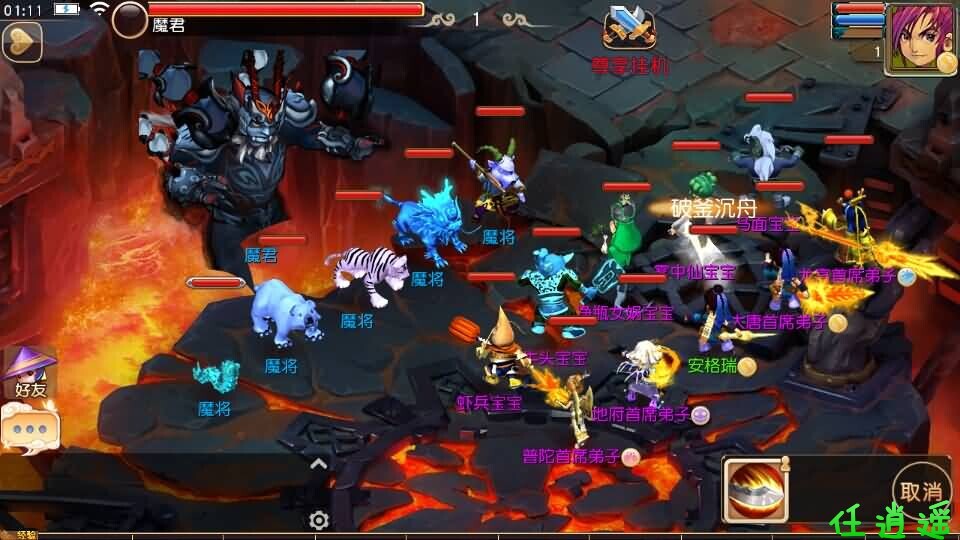Tap the heart speaker button in the corner
This screenshot has height=540, width=960.
(20, 42)
